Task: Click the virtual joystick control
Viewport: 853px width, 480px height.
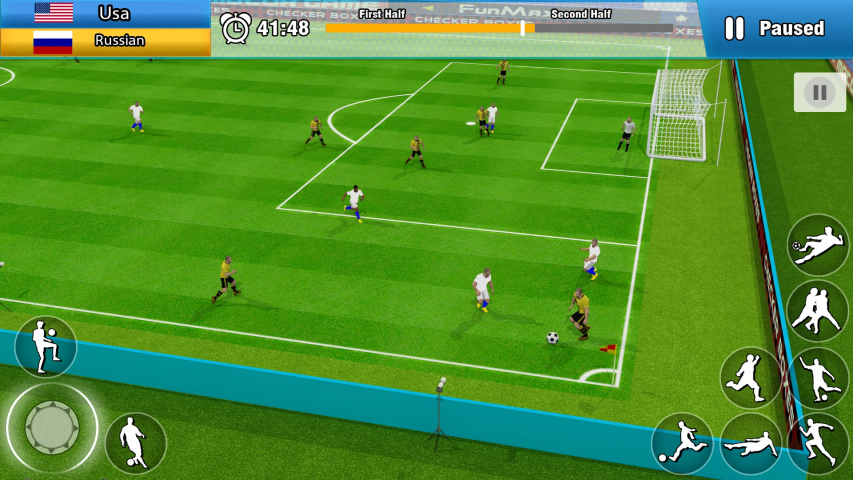Action: coord(52,428)
